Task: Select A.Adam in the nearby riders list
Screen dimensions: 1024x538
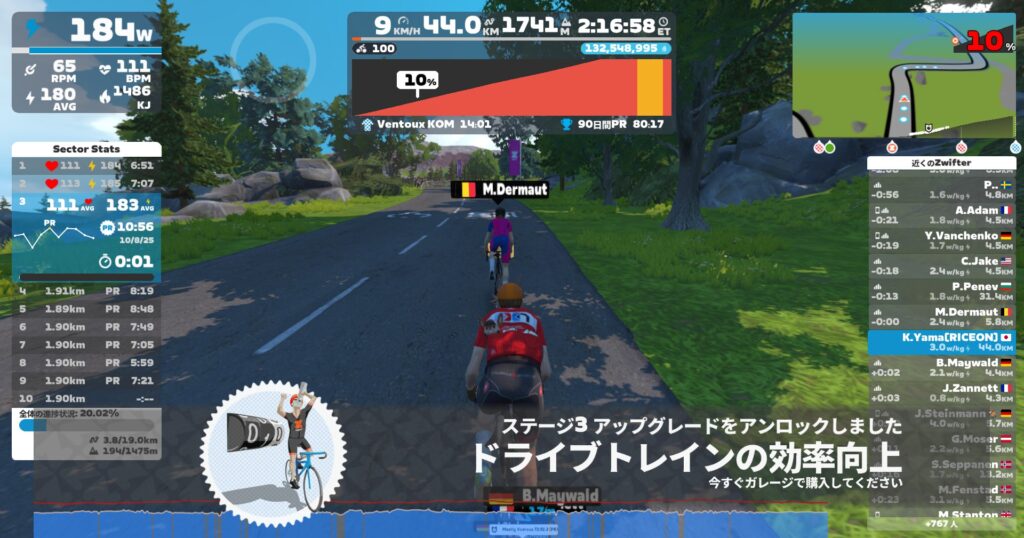Action: 940,215
